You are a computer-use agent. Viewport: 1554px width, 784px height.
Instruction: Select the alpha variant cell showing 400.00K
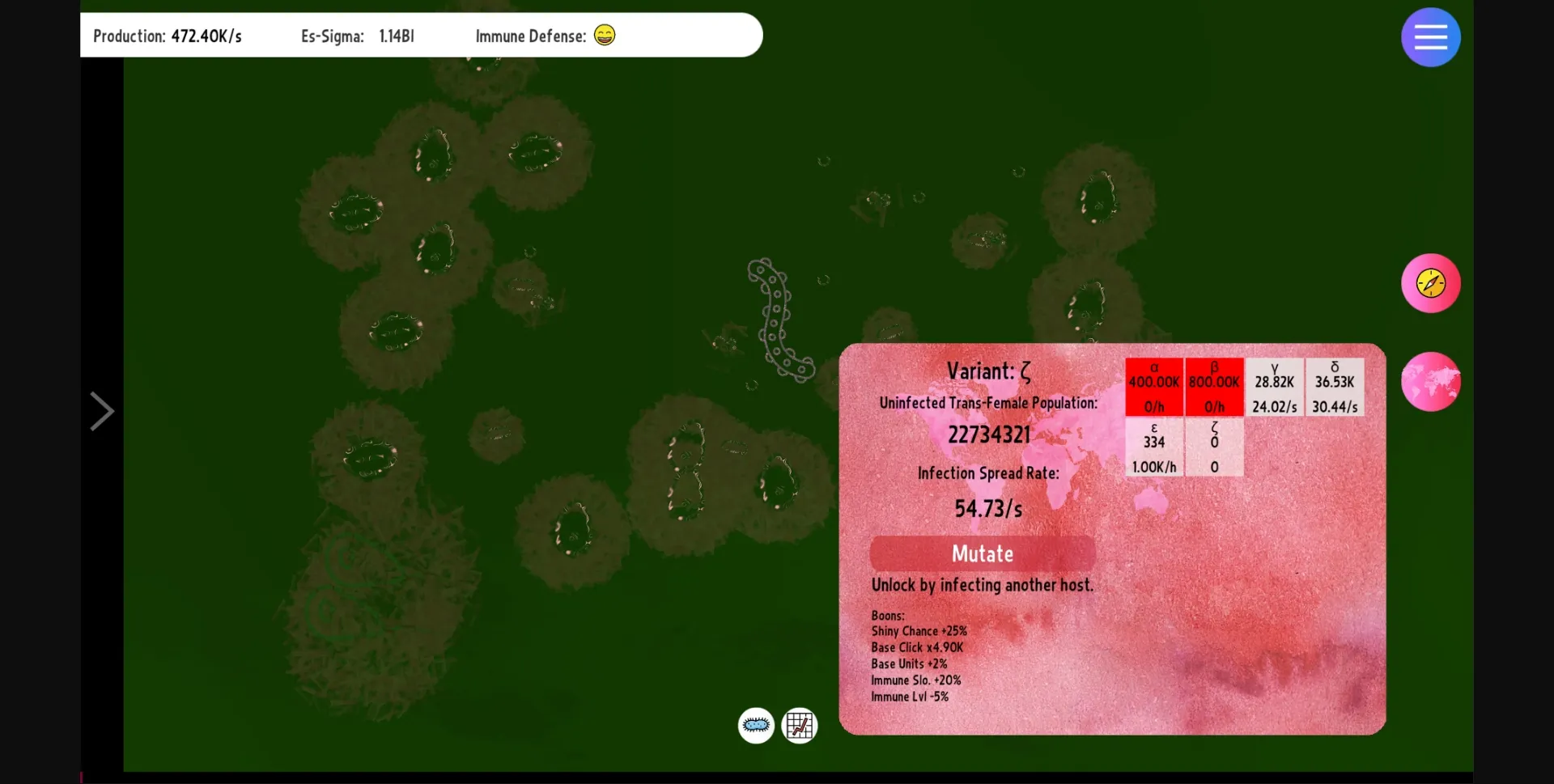click(x=1154, y=386)
